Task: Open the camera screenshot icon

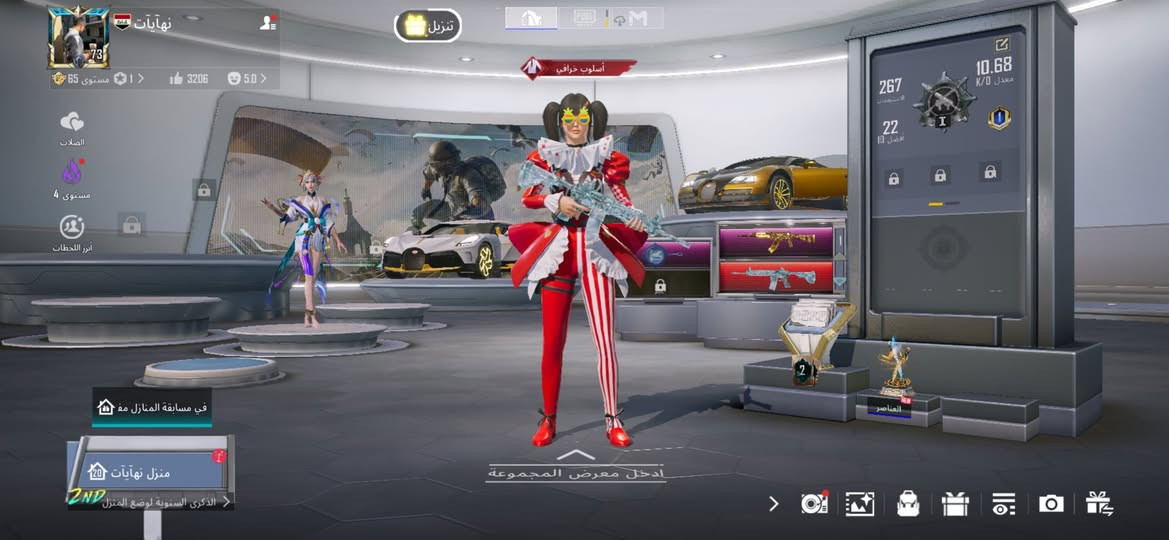Action: pyautogui.click(x=1051, y=503)
